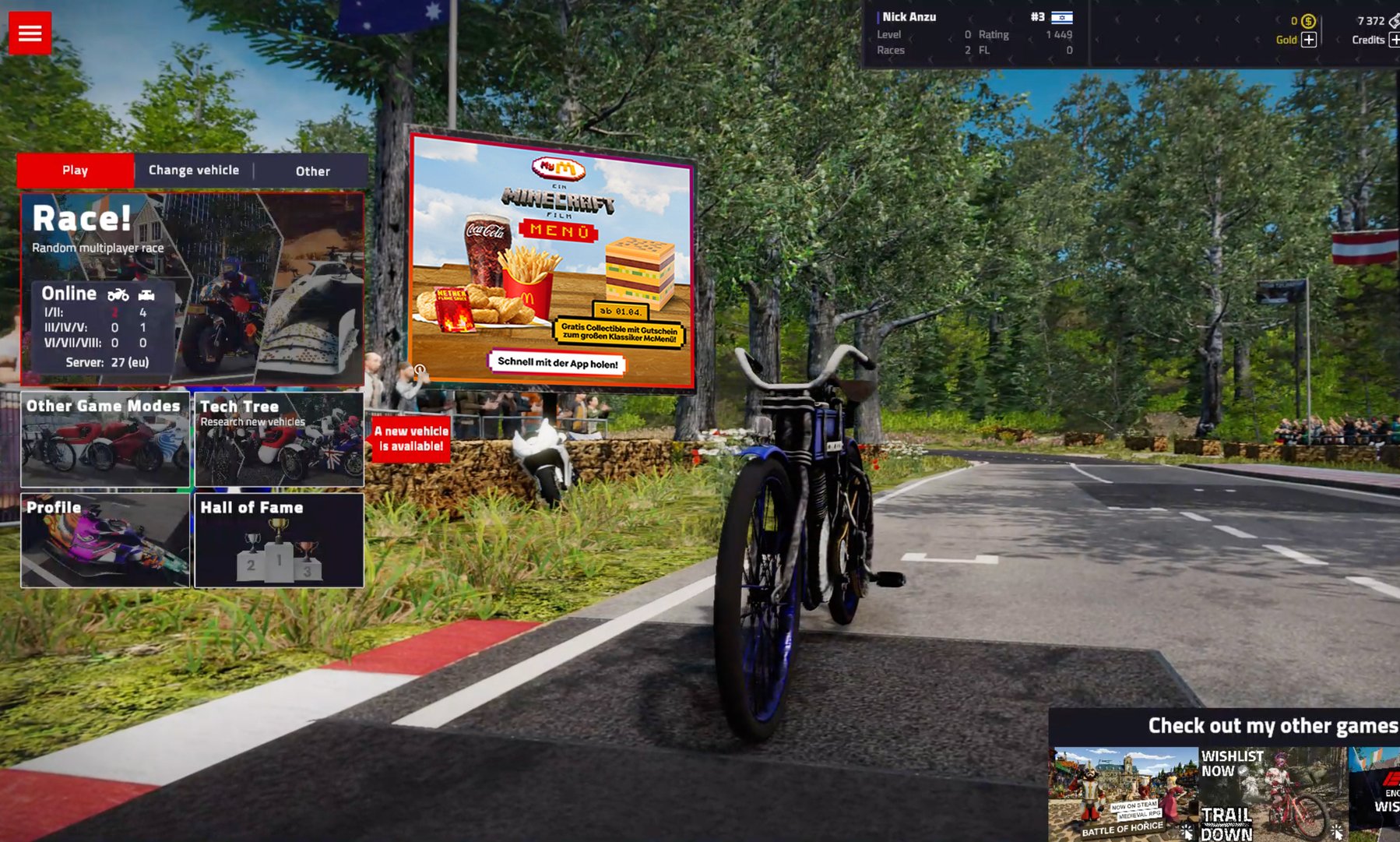Open your Profile
Screen dimensions: 1400x842
coord(104,540)
